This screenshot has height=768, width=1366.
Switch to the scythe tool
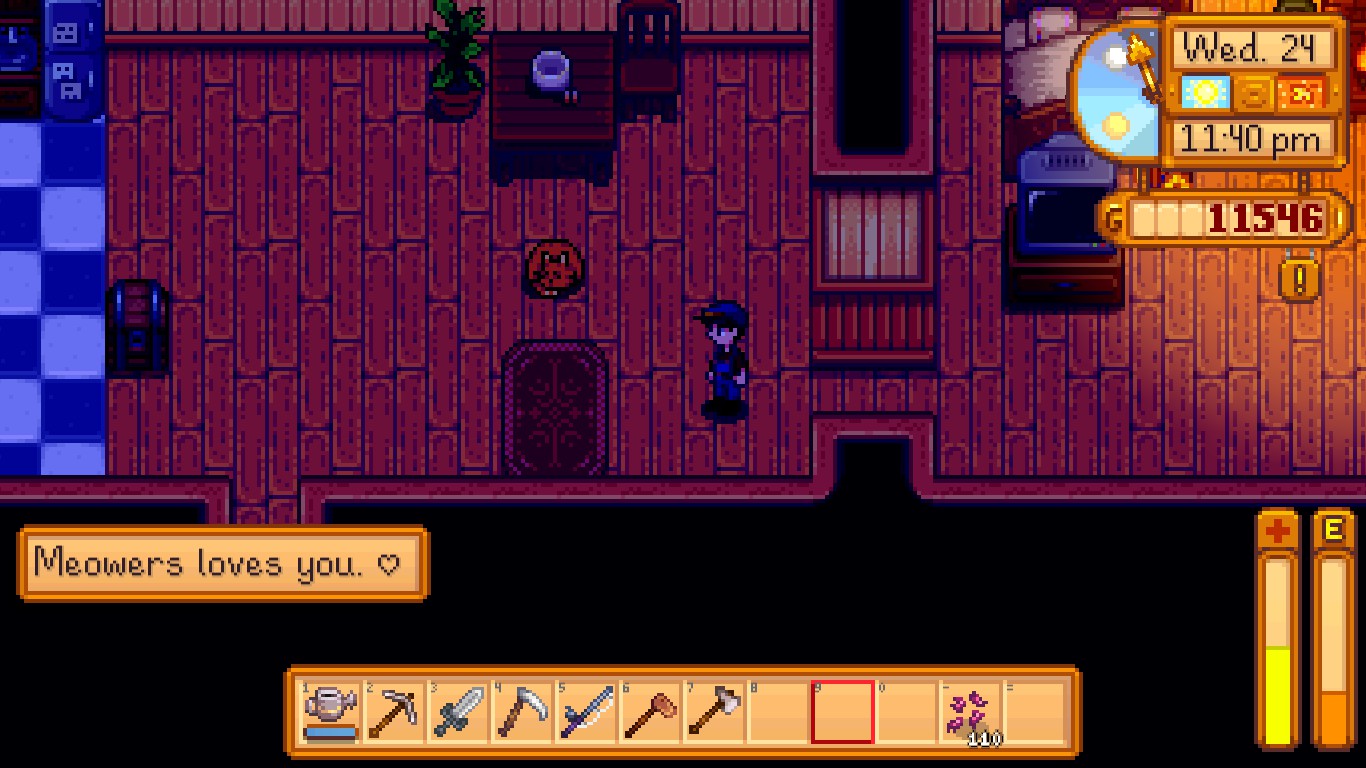522,712
